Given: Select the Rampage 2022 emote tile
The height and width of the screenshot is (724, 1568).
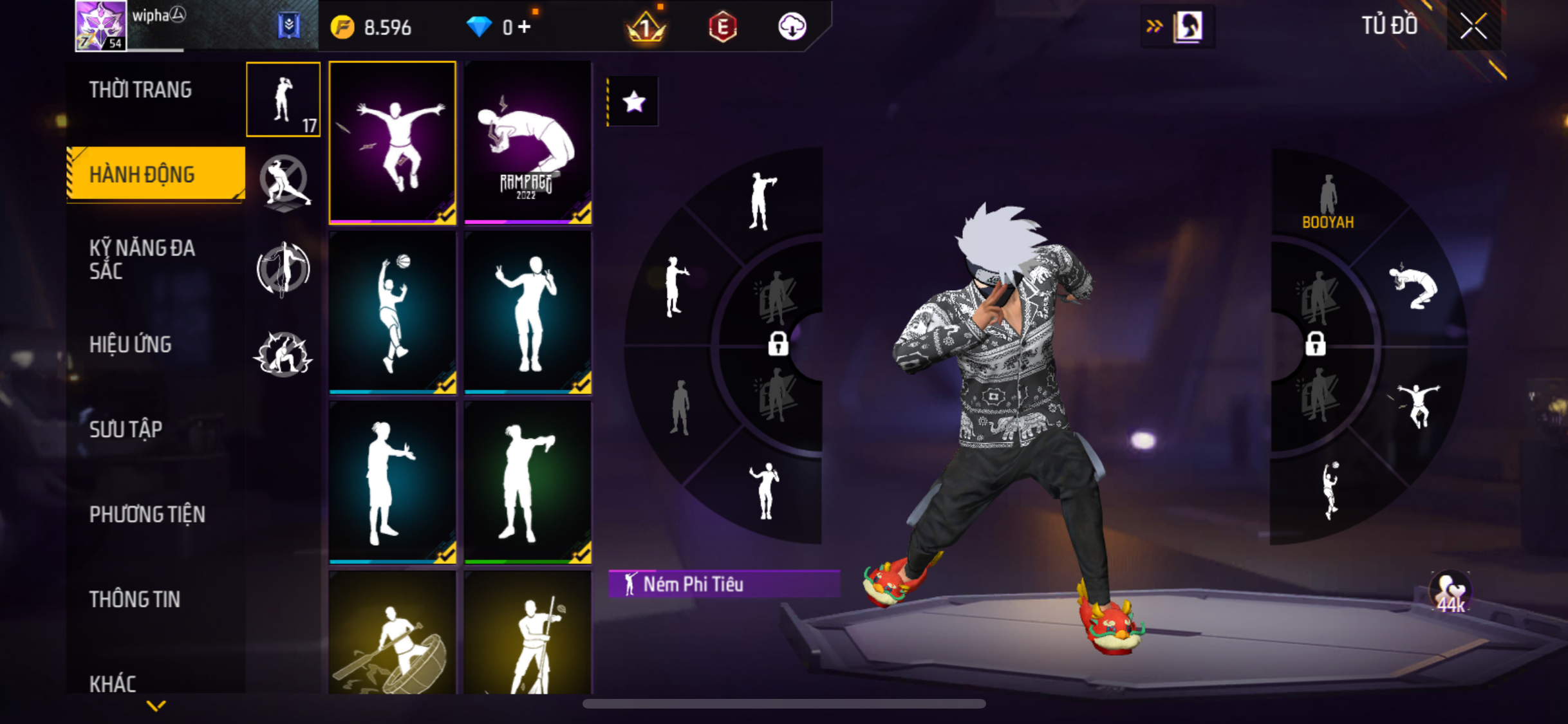Looking at the screenshot, I should click(x=528, y=142).
